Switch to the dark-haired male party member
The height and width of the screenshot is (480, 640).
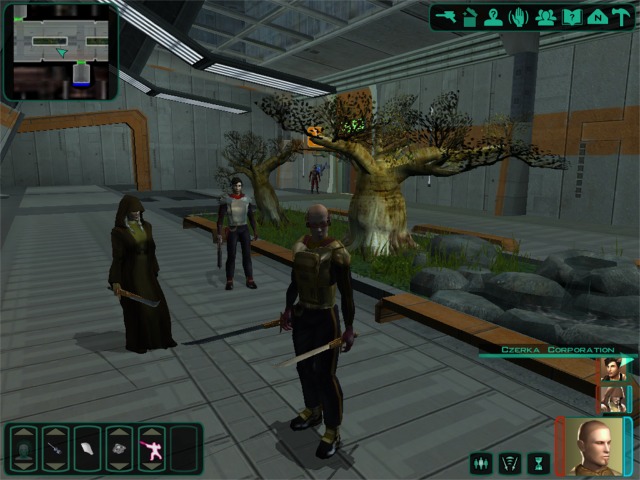click(612, 369)
